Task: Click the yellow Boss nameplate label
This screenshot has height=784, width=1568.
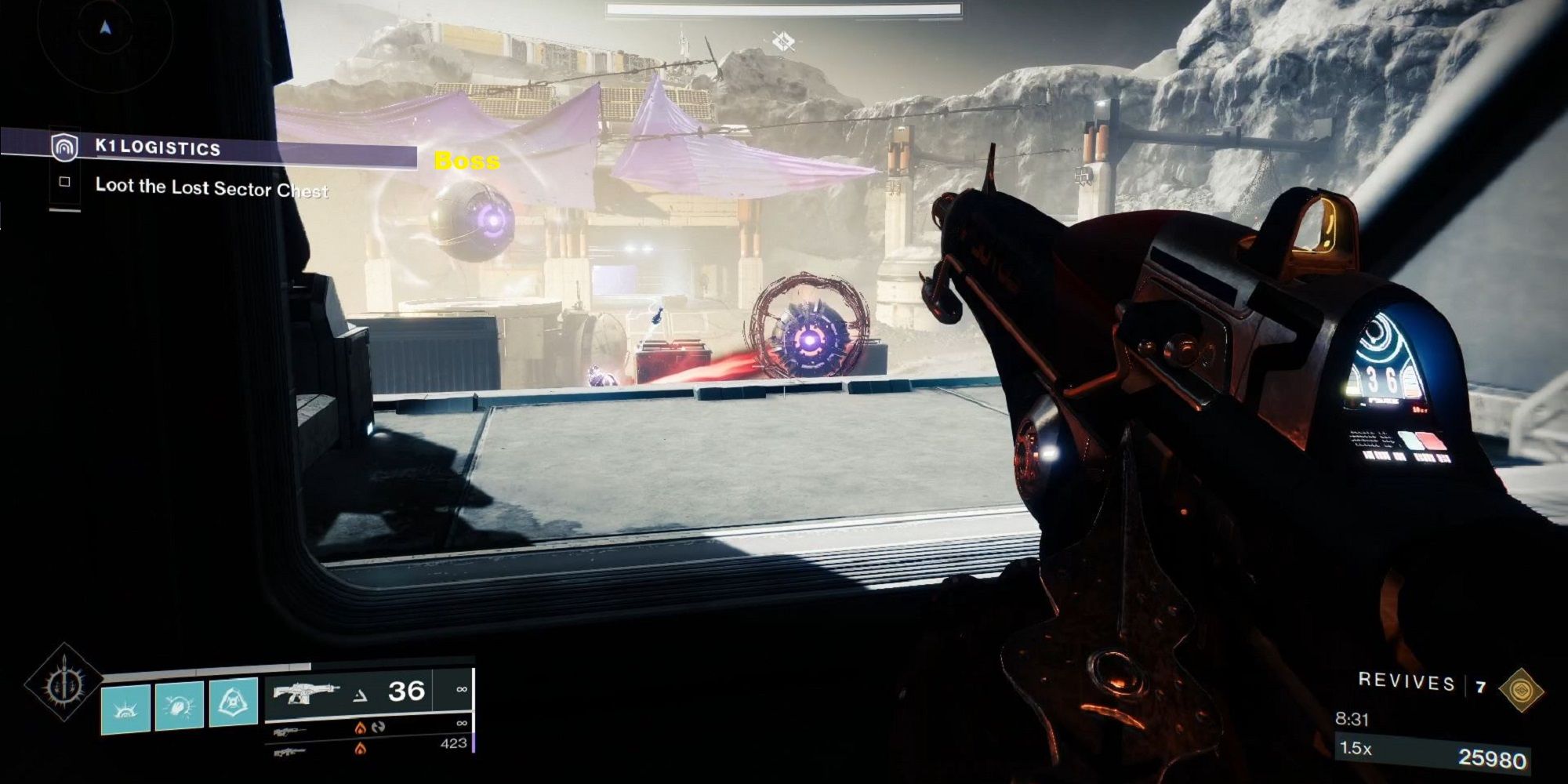Action: 466,162
